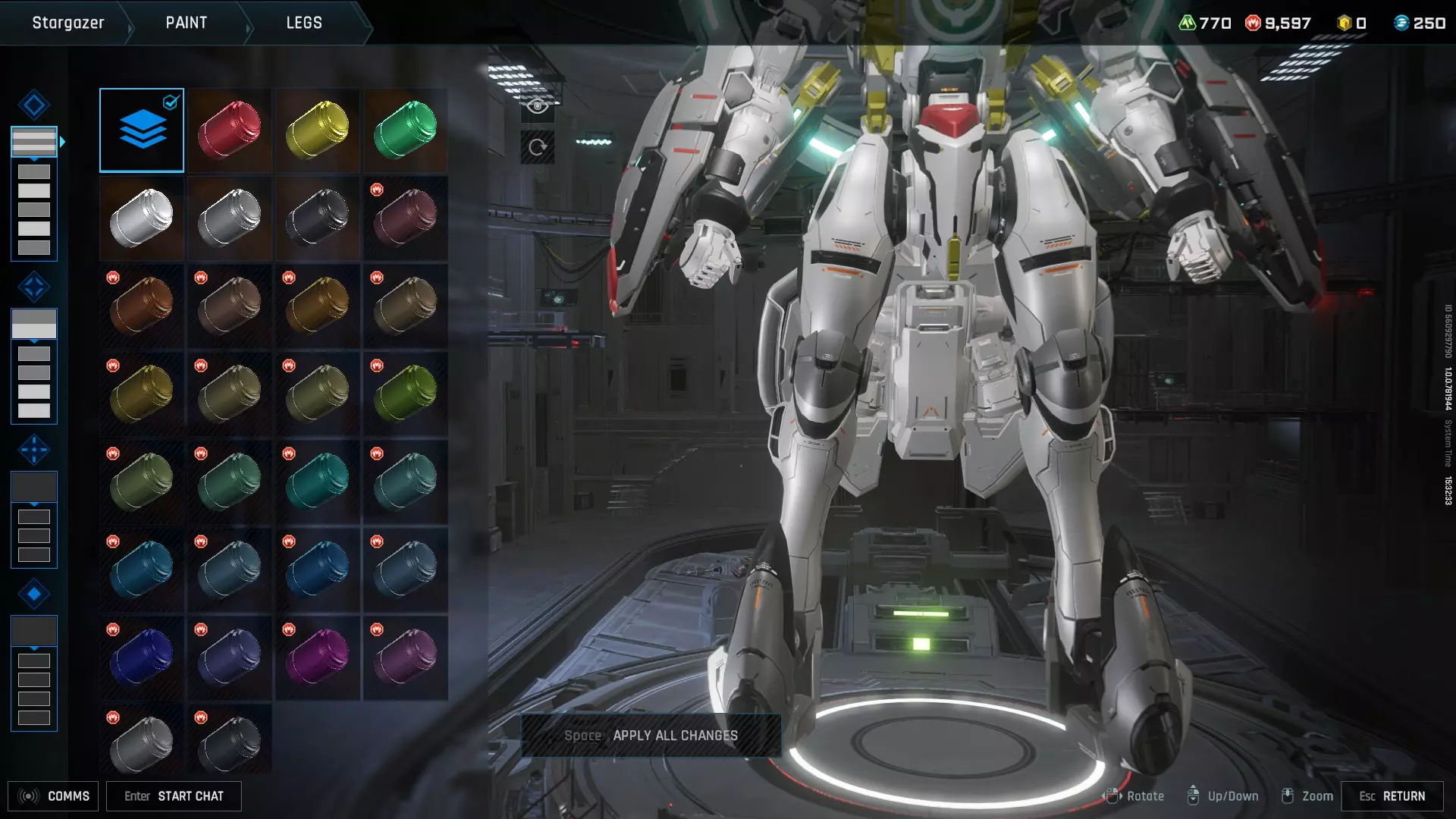This screenshot has width=1456, height=819.
Task: Apply the red paint can
Action: pyautogui.click(x=230, y=130)
